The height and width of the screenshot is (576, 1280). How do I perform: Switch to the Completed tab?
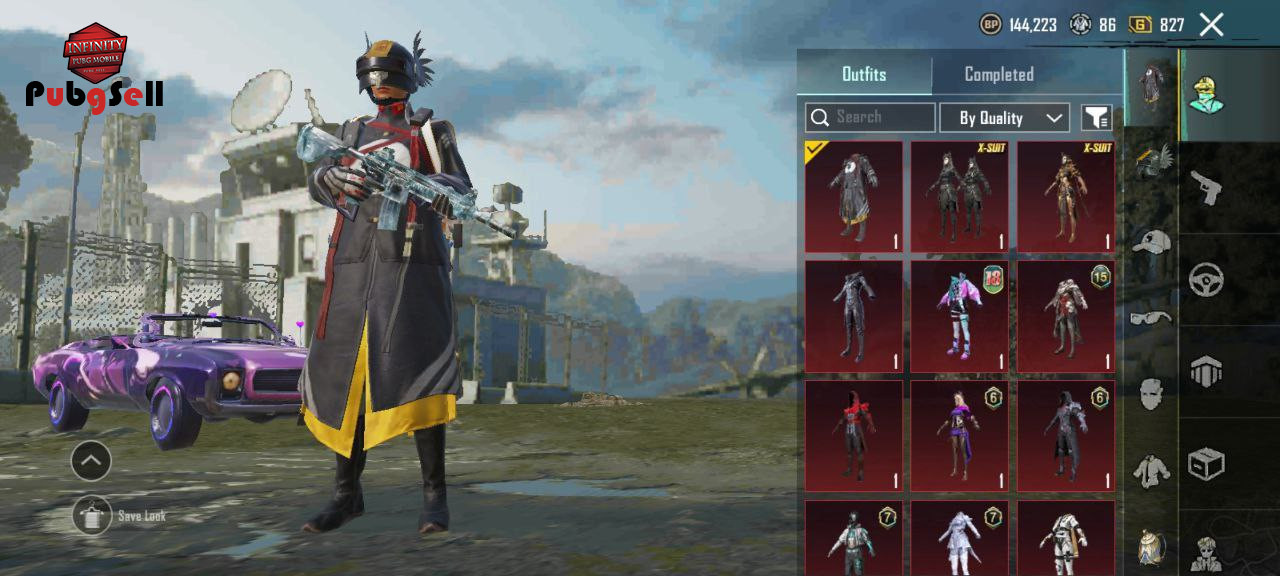tap(998, 74)
